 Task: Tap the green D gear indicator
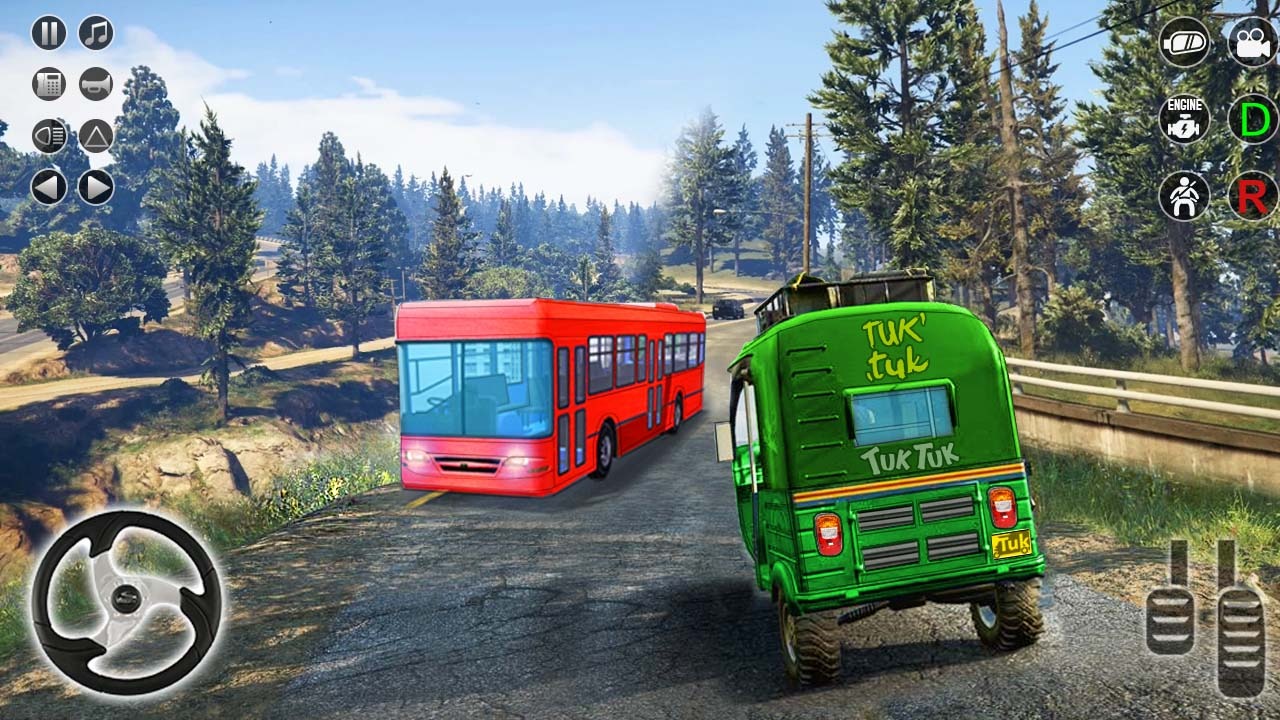[x=1249, y=123]
